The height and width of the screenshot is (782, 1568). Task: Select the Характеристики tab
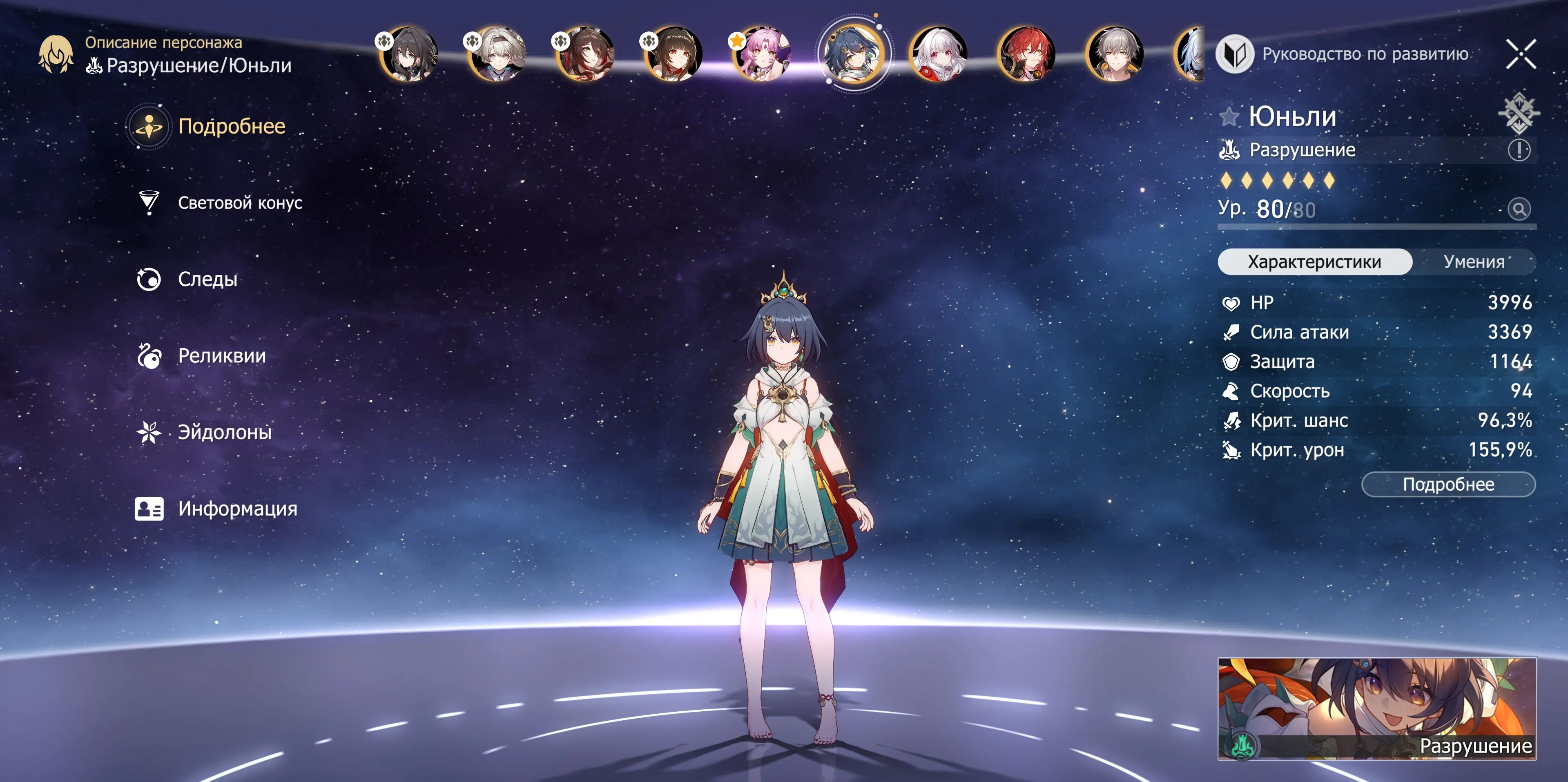[1314, 262]
